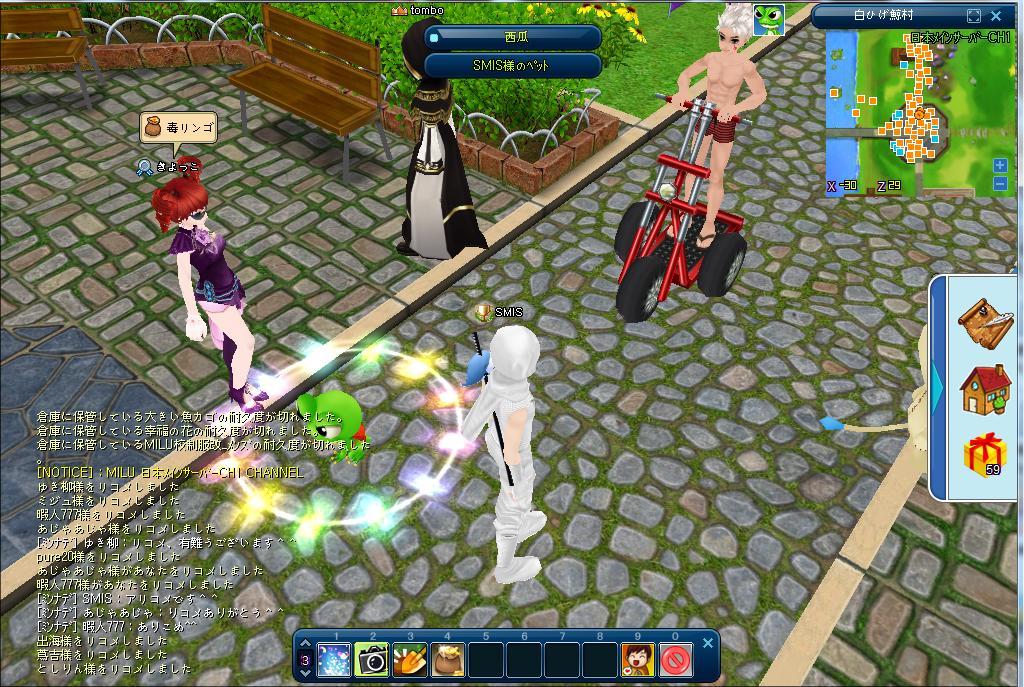Select the gold sack hotbar slot
The image size is (1024, 687).
tap(448, 660)
